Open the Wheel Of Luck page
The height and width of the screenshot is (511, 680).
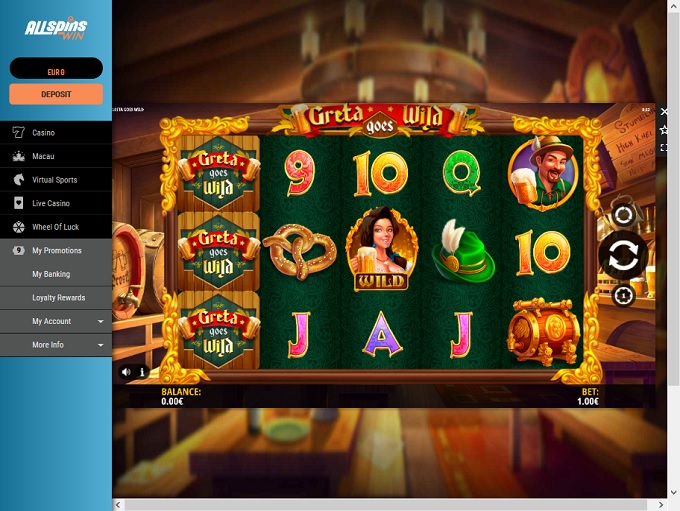[x=55, y=227]
